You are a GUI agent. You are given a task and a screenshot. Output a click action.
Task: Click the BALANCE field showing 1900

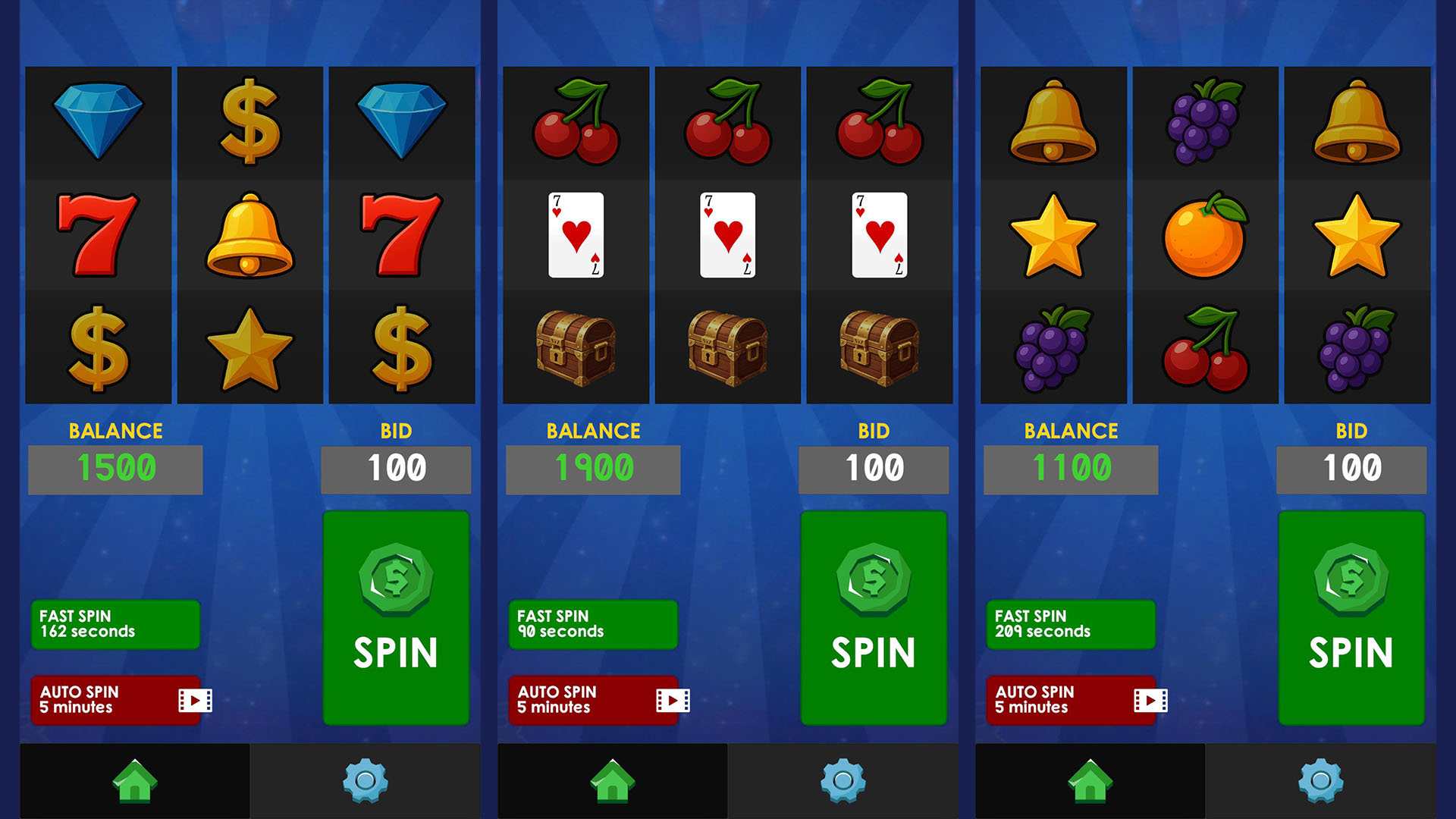[592, 469]
